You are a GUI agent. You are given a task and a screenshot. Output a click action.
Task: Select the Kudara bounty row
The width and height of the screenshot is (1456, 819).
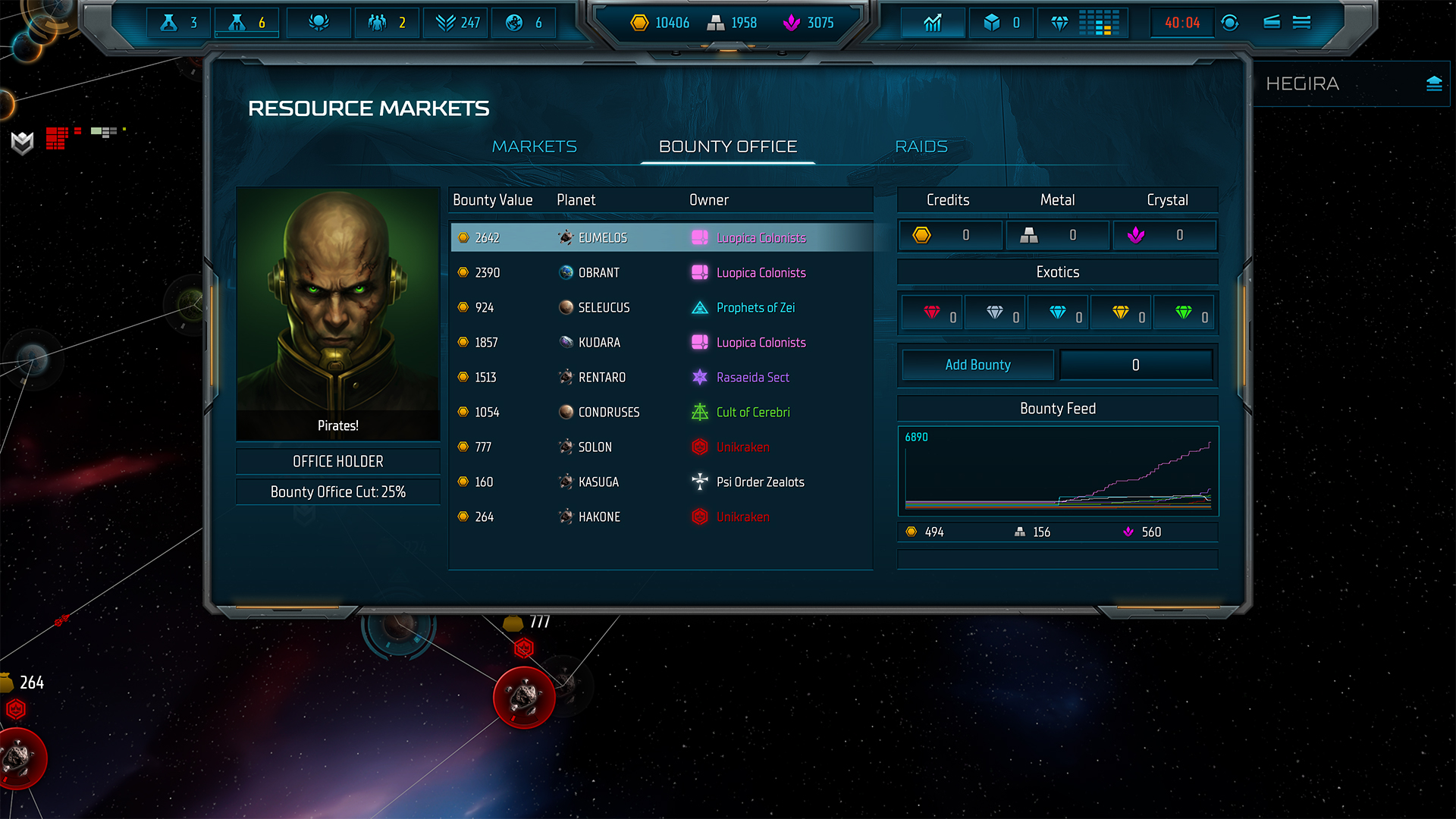pyautogui.click(x=660, y=342)
